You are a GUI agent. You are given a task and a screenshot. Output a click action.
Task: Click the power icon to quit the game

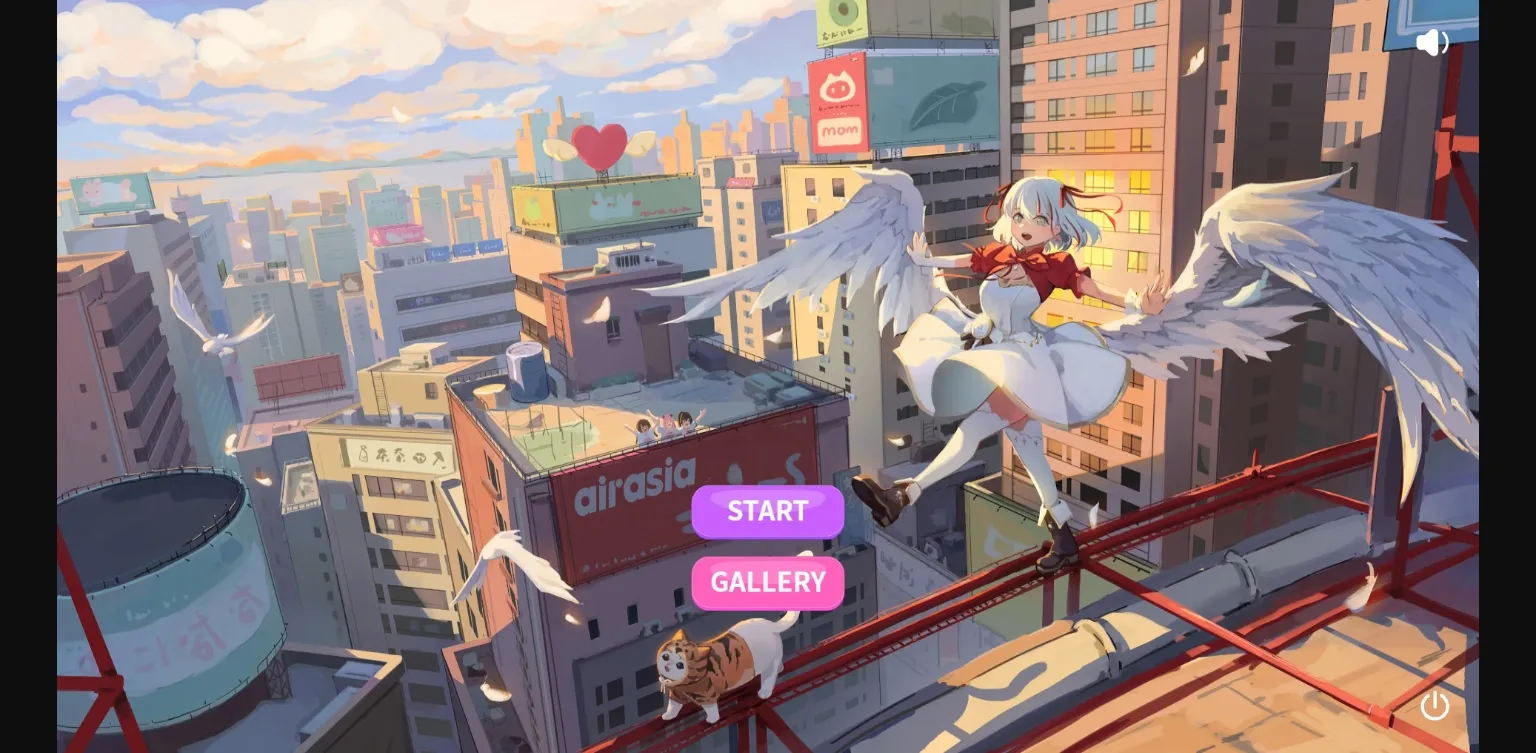[x=1435, y=706]
